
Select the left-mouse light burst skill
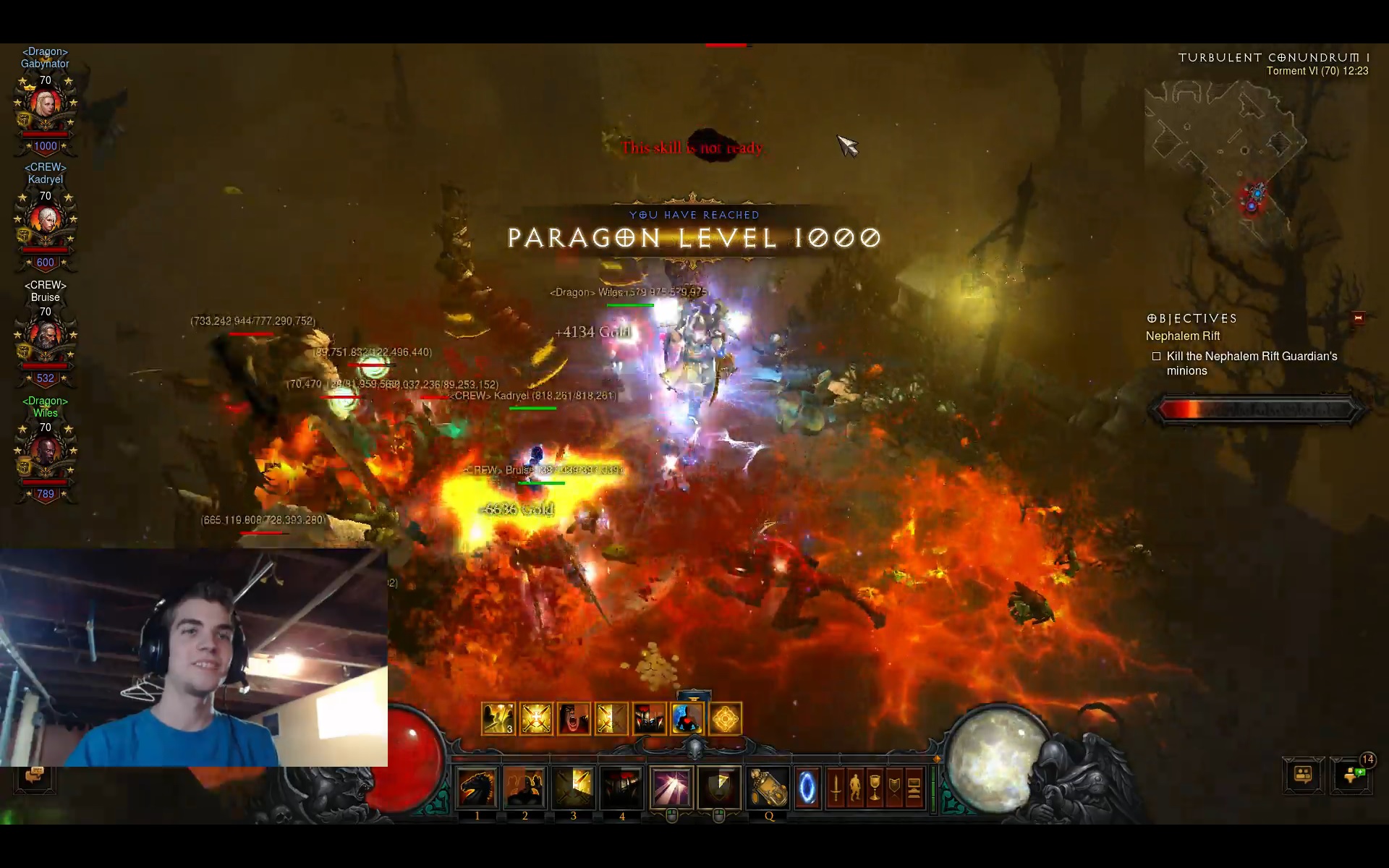[x=671, y=788]
